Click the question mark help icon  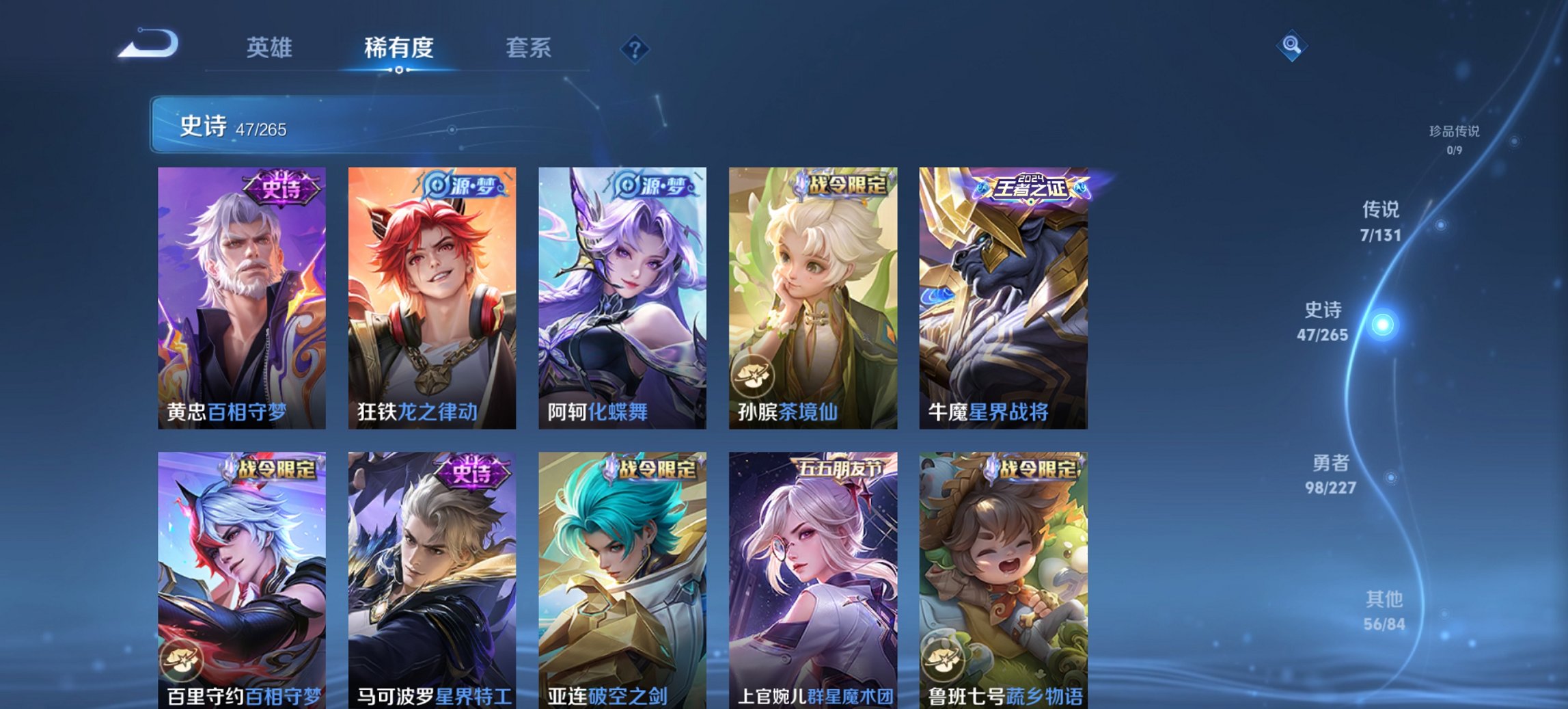pyautogui.click(x=635, y=48)
